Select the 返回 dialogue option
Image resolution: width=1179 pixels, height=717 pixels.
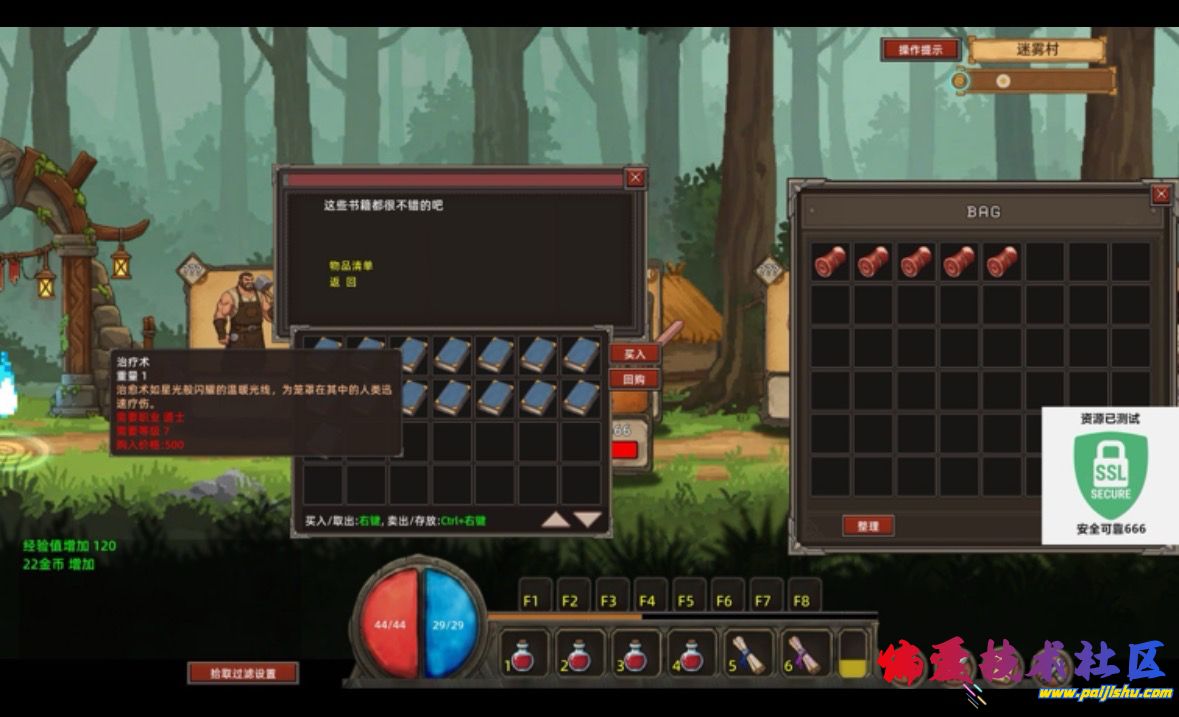[343, 282]
